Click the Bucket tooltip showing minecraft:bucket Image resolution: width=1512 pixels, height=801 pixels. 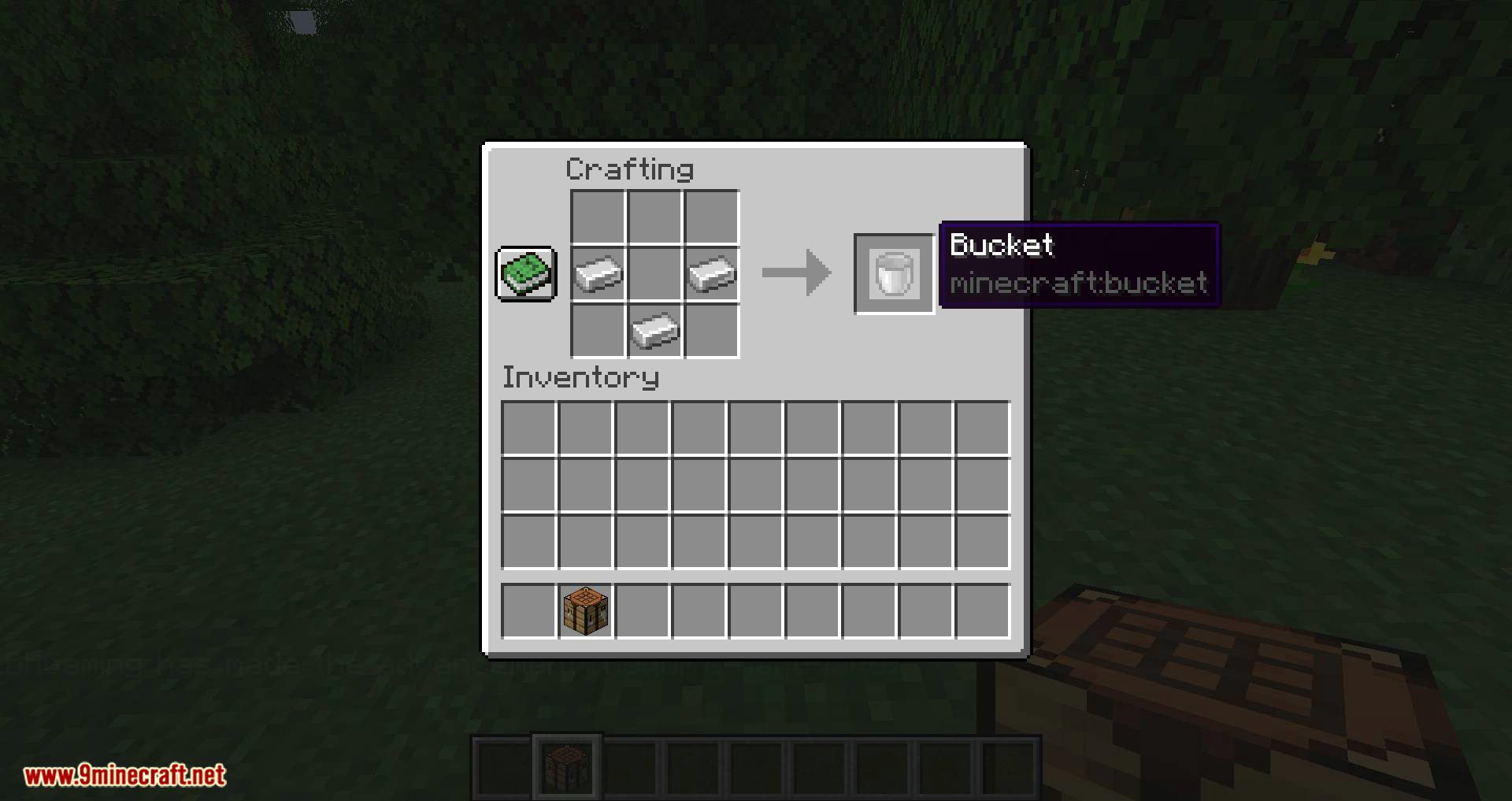pyautogui.click(x=1078, y=264)
